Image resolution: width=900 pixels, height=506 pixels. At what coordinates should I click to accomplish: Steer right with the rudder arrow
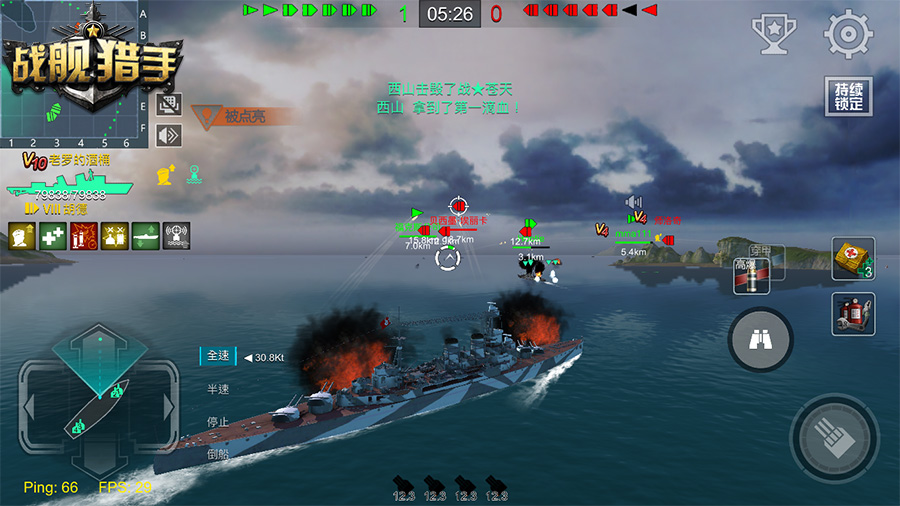coord(171,407)
